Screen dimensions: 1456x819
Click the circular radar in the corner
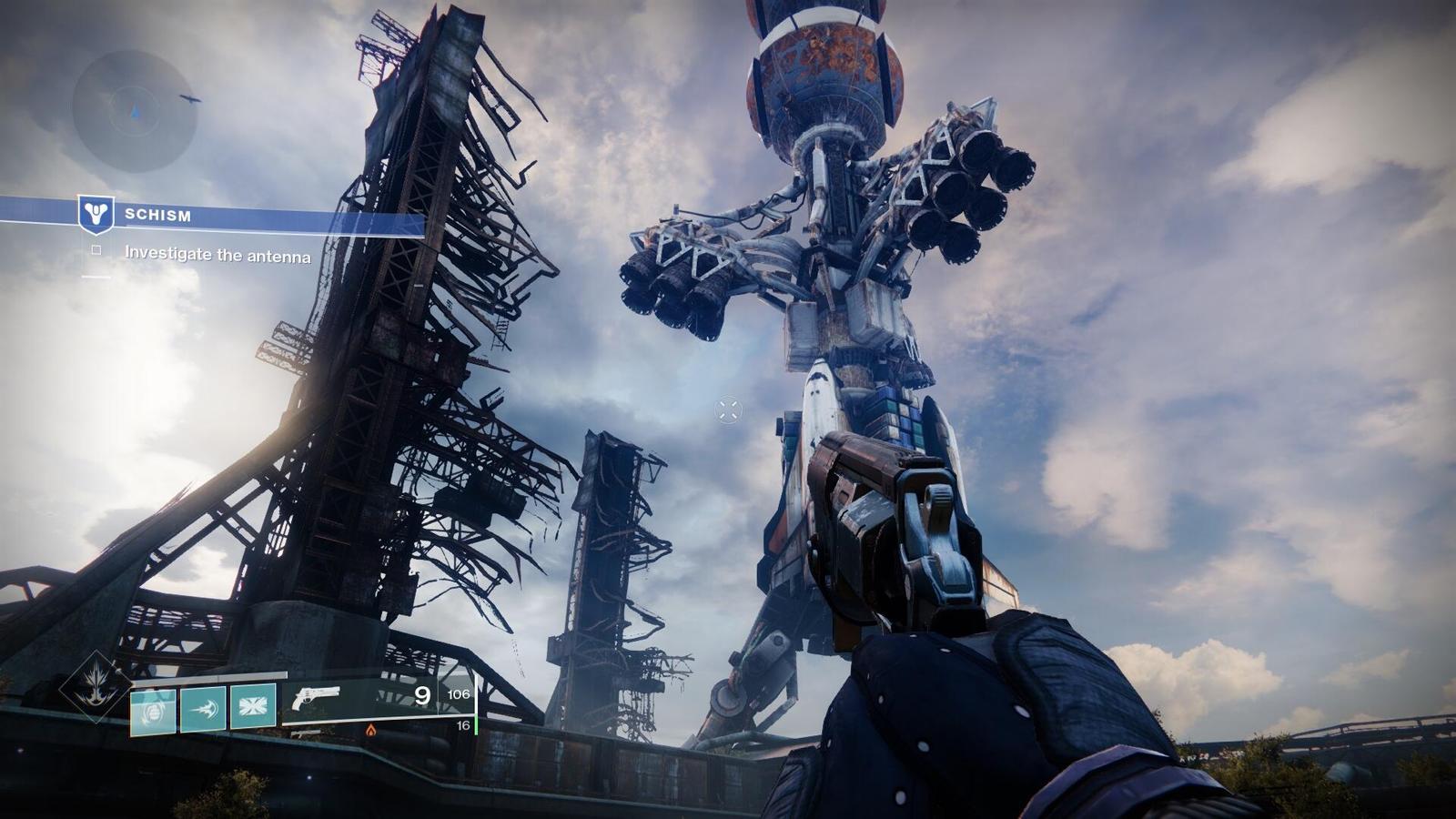[x=134, y=111]
